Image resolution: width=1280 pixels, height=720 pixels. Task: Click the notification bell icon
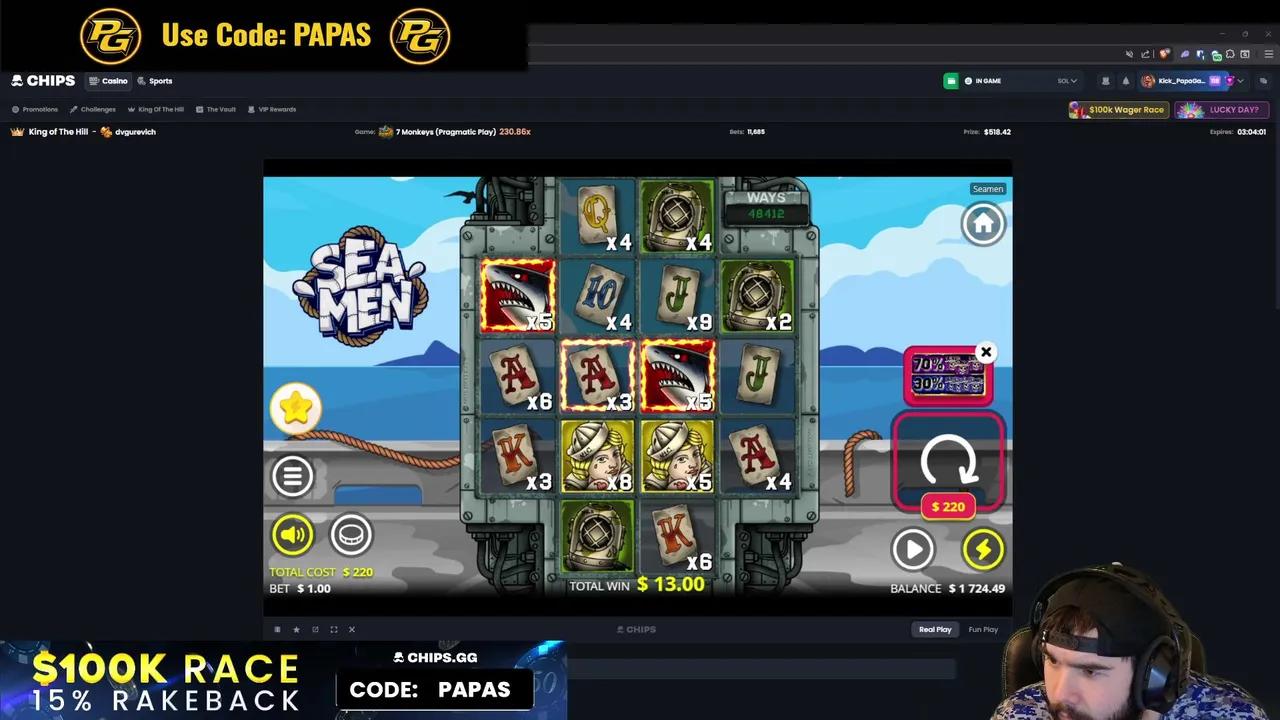(x=1124, y=81)
